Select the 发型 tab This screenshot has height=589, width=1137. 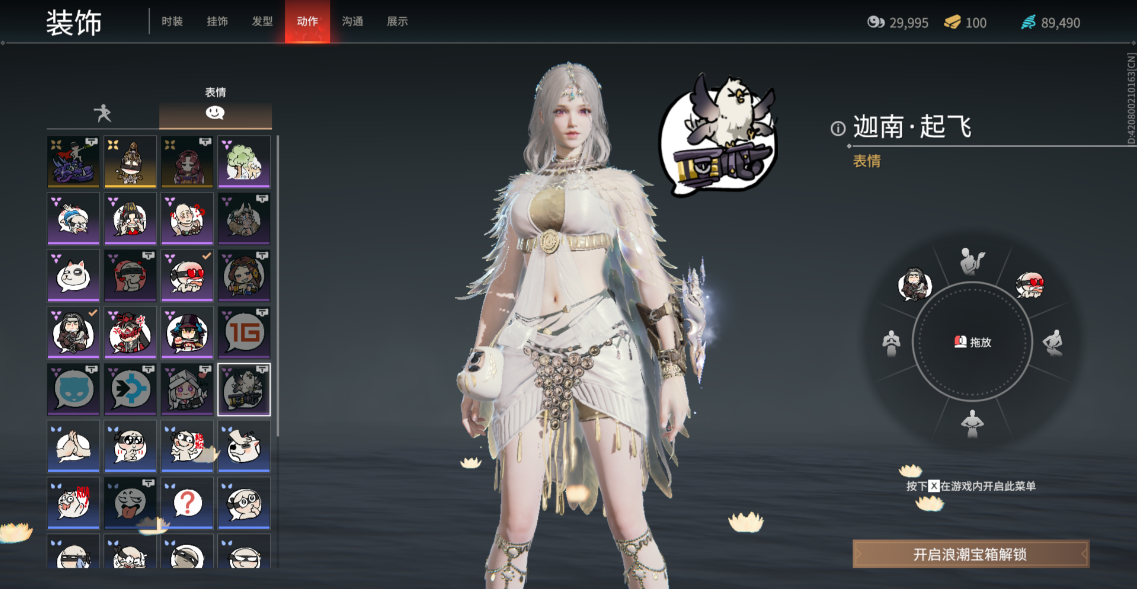click(x=262, y=22)
